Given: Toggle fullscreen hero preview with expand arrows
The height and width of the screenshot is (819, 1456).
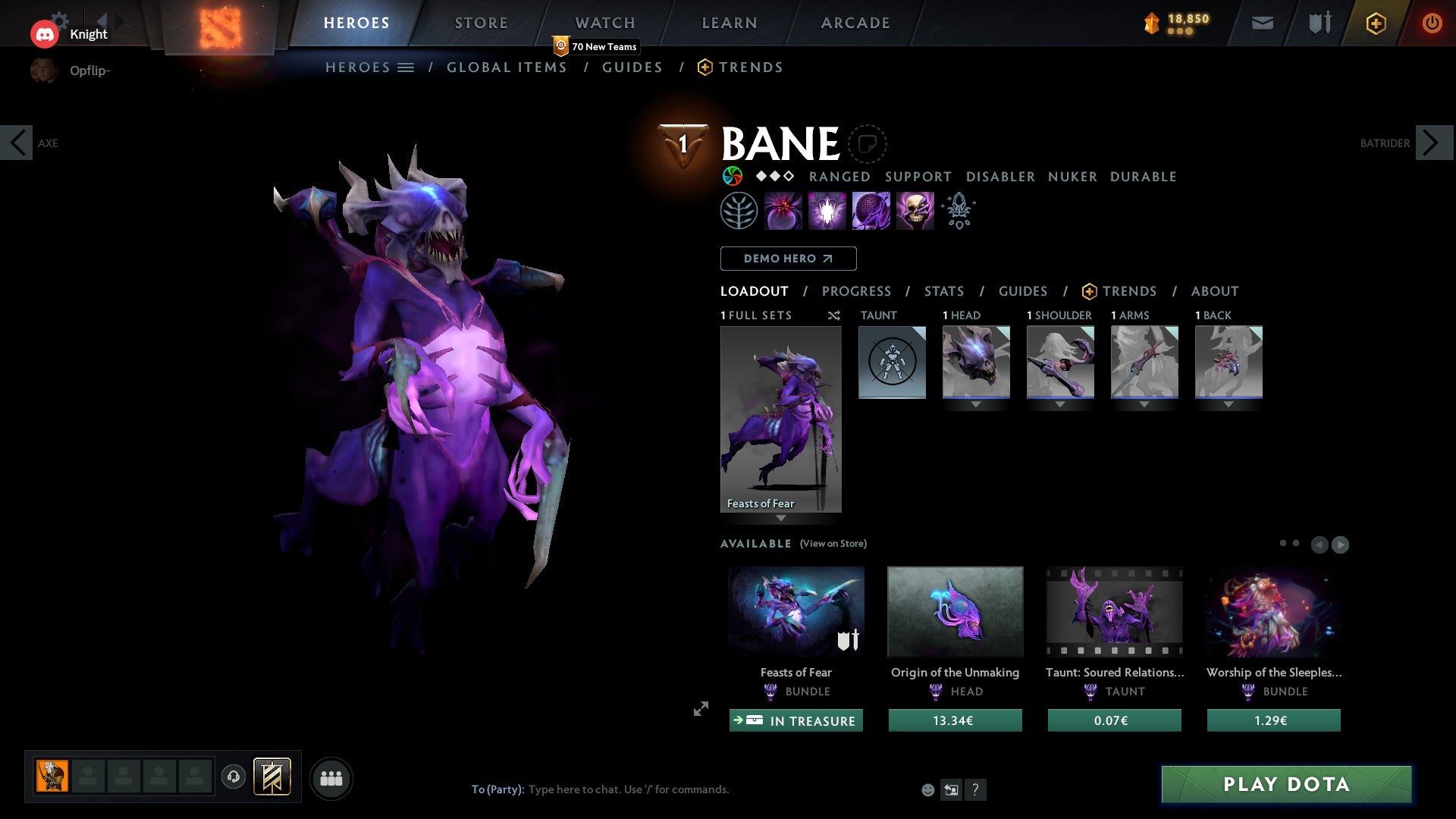Looking at the screenshot, I should pyautogui.click(x=701, y=709).
